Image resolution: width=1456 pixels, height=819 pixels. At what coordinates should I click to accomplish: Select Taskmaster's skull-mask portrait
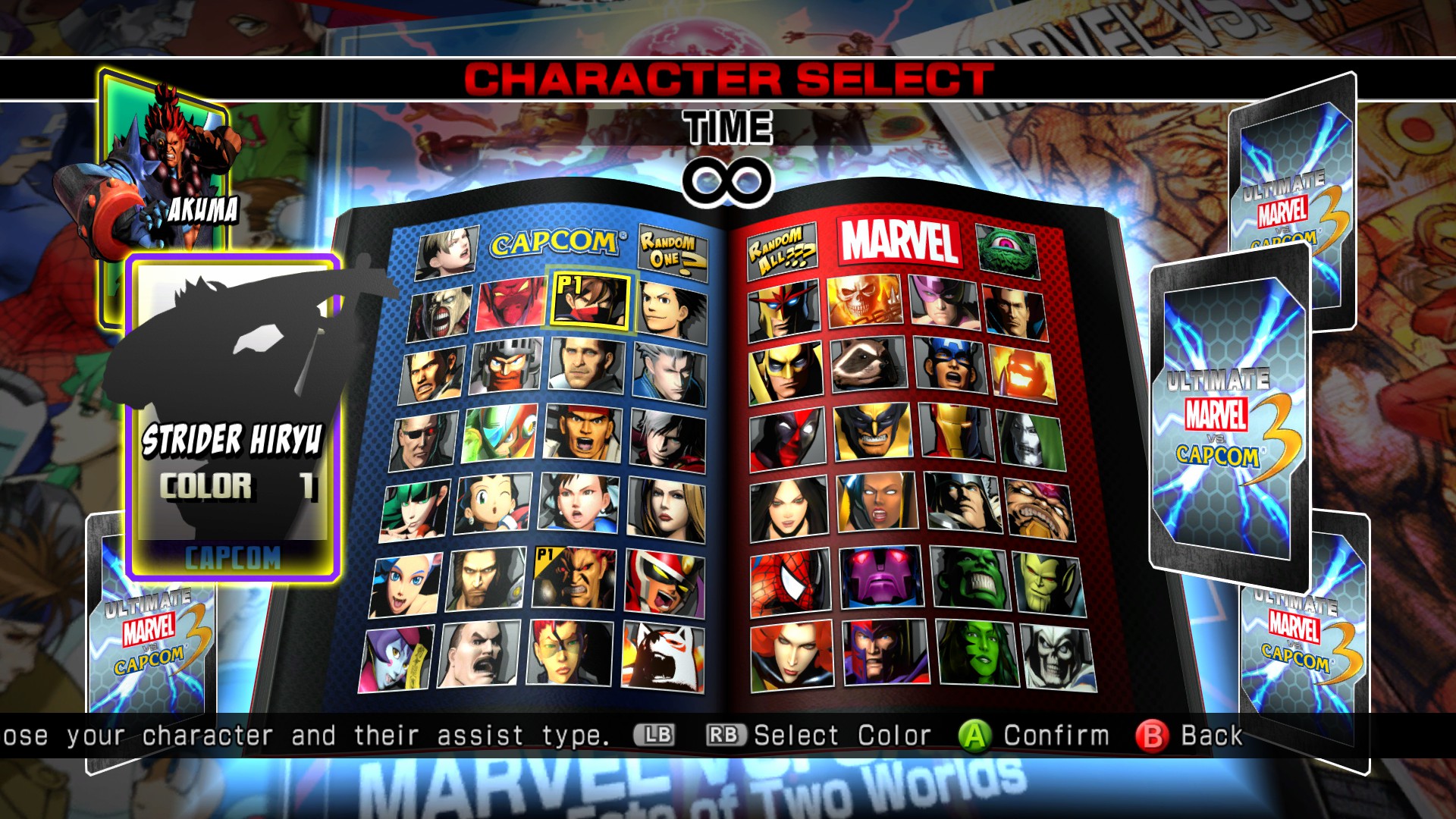coord(1059,656)
